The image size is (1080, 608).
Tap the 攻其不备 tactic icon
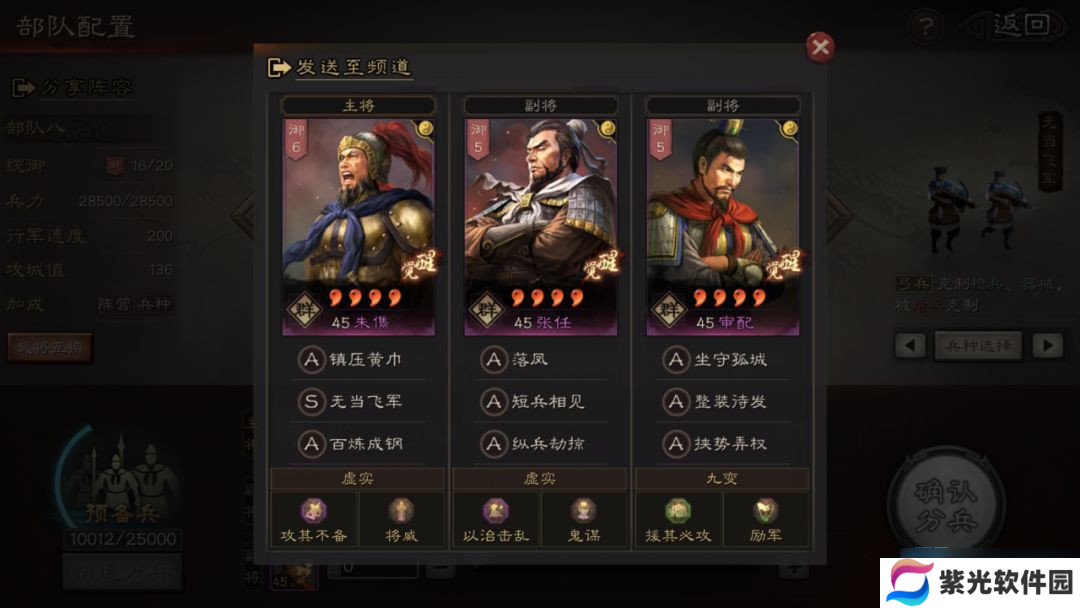(x=313, y=512)
